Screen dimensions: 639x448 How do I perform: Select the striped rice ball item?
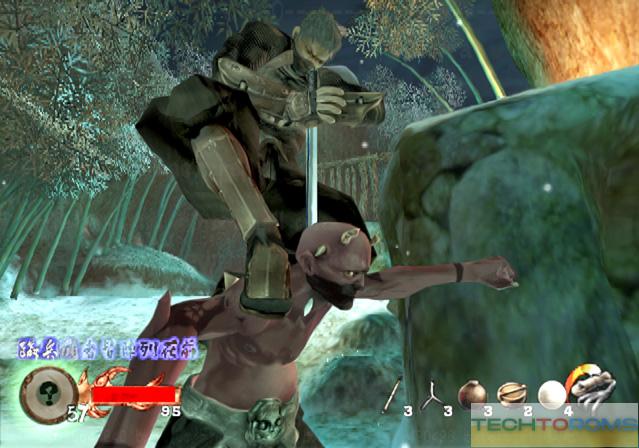click(511, 393)
